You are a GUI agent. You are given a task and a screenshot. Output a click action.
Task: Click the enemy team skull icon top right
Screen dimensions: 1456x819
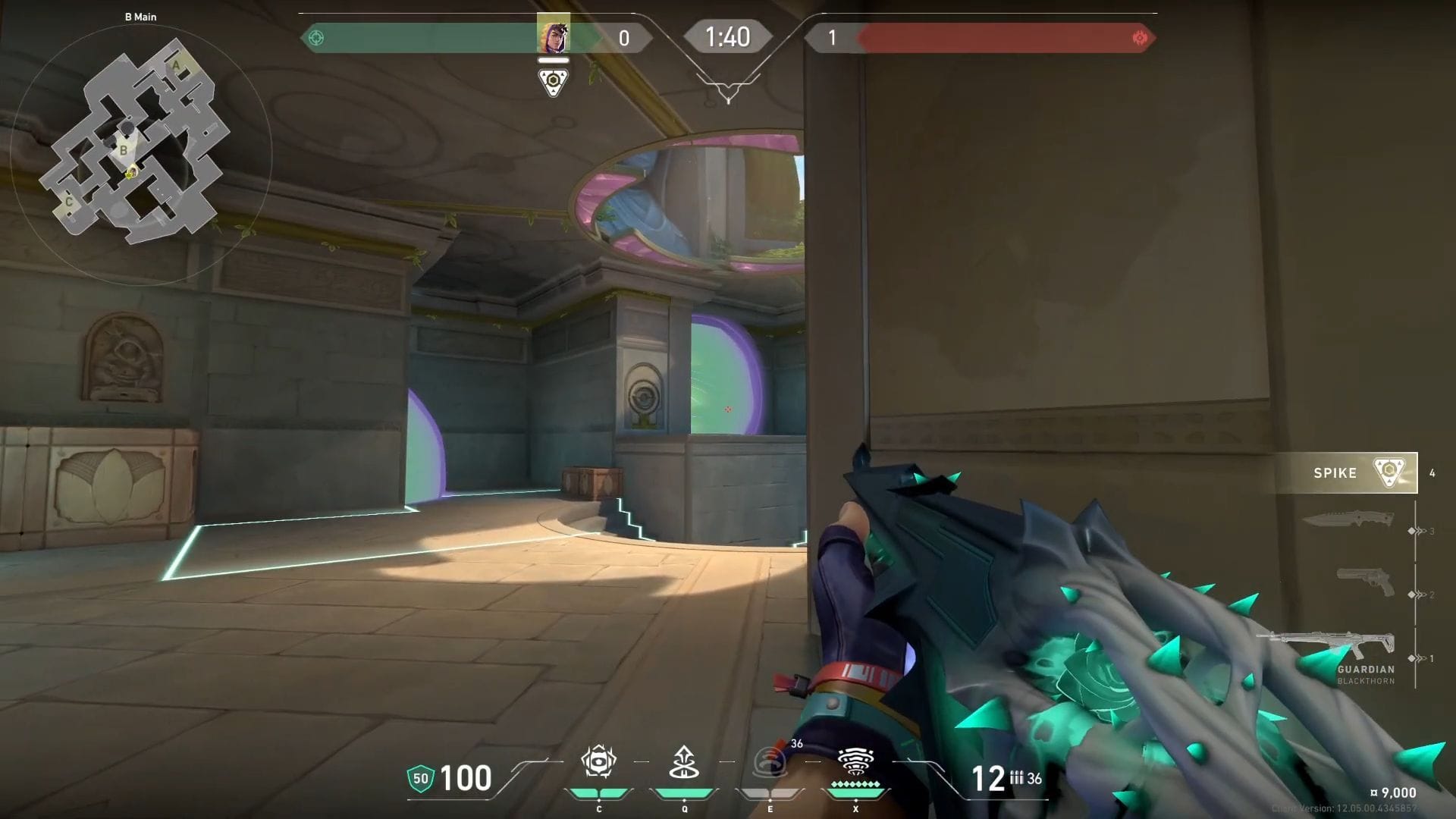coord(1141,37)
